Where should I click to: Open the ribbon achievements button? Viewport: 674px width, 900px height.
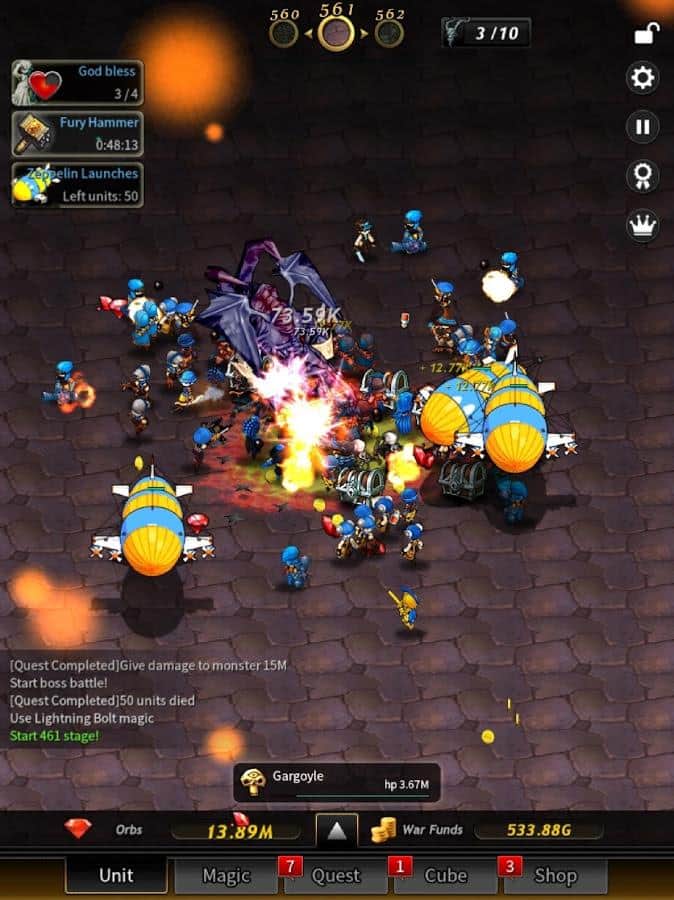642,176
